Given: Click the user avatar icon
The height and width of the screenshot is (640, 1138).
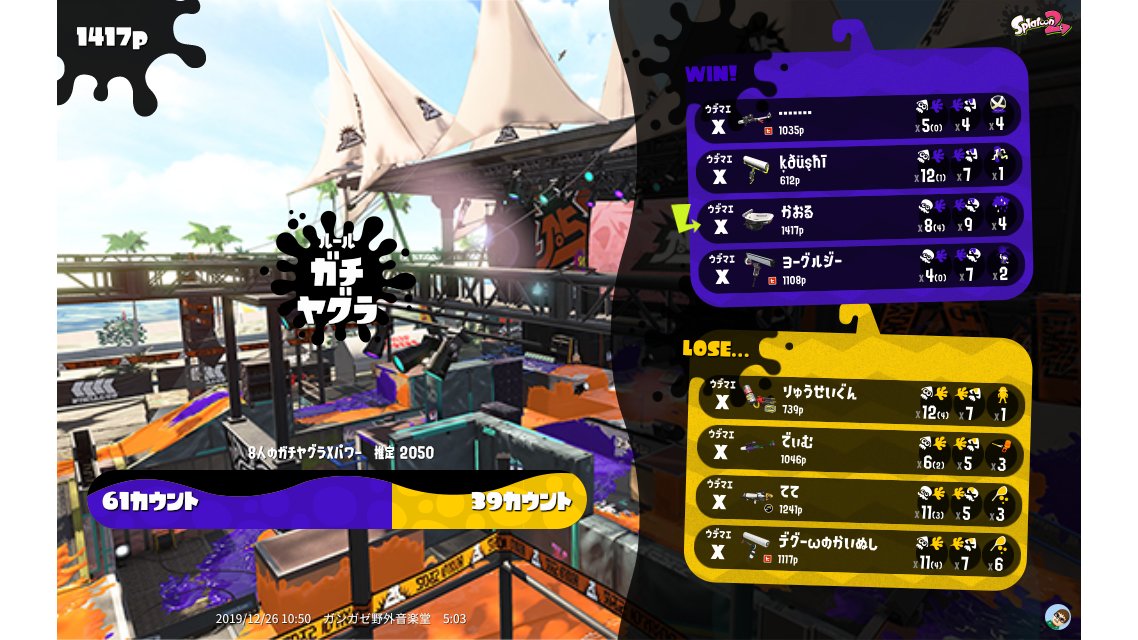Looking at the screenshot, I should pyautogui.click(x=1057, y=616).
